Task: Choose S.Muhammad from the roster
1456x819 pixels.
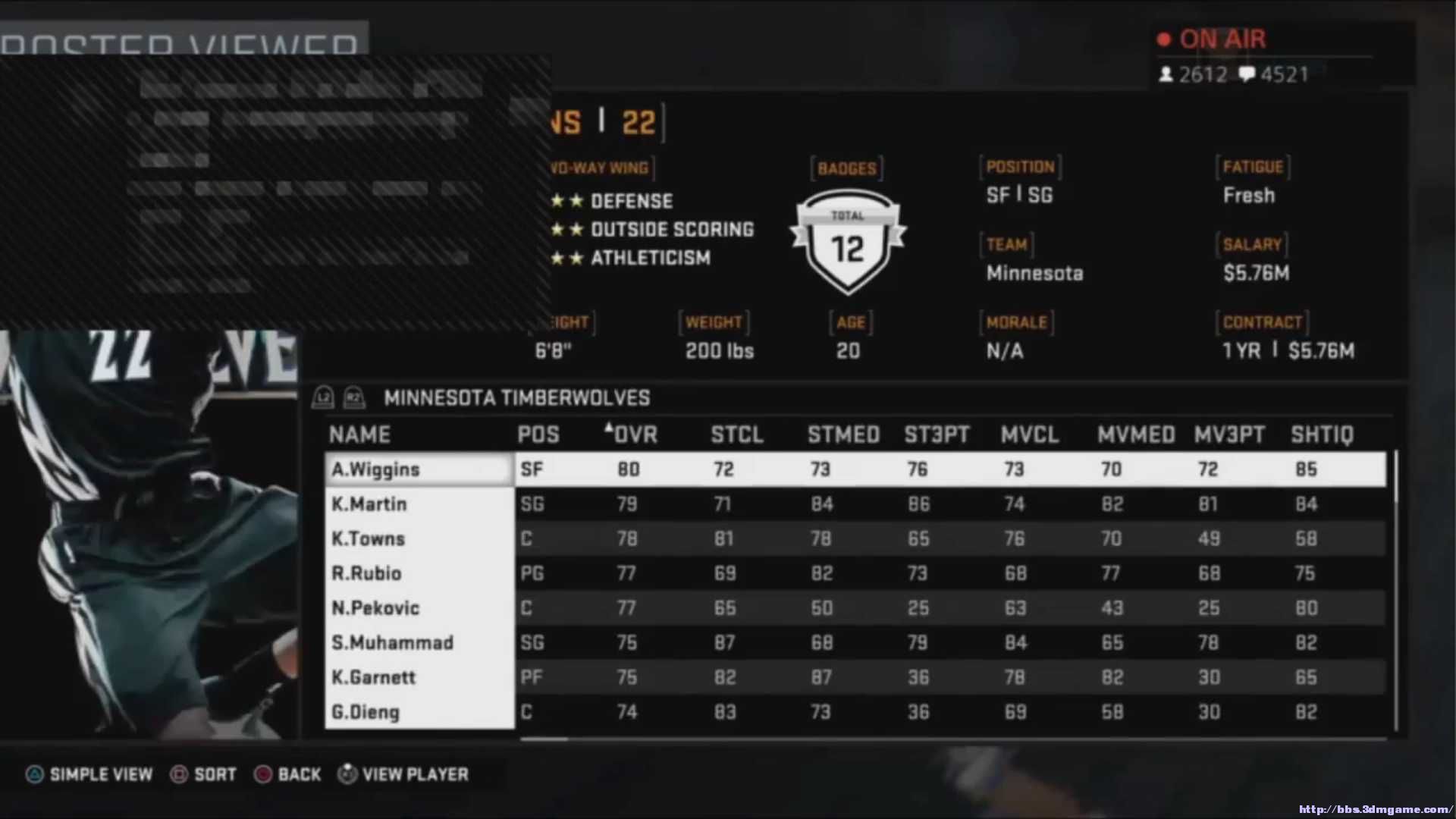Action: [392, 643]
